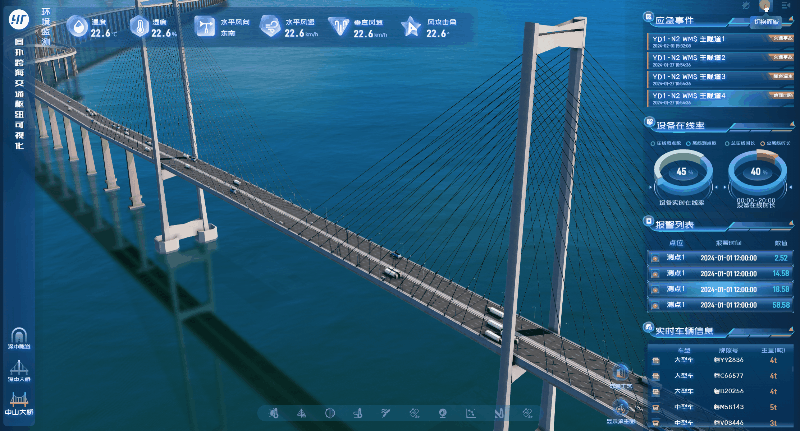Open the 环境监测 environment monitoring tab
Image resolution: width=800 pixels, height=431 pixels.
(x=46, y=20)
